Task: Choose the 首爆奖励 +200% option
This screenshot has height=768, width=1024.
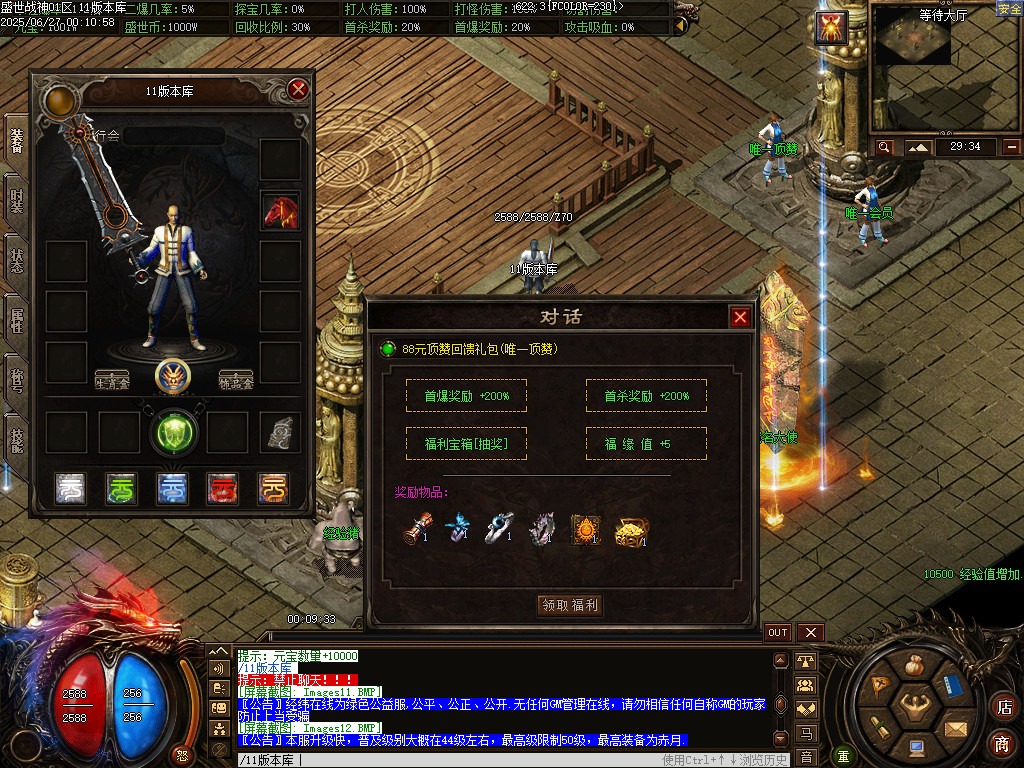Action: click(x=466, y=396)
